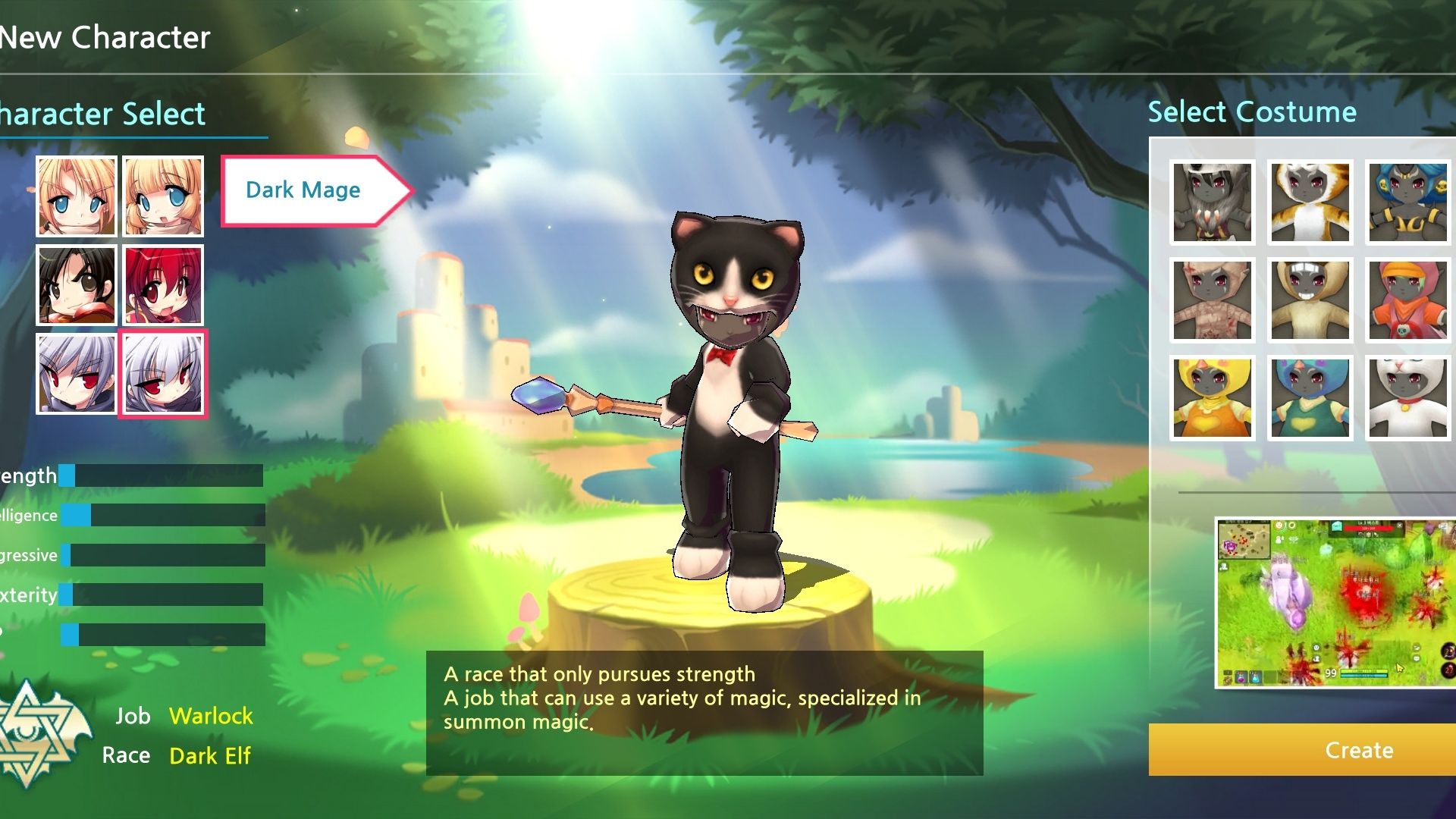Choose the pink hooded skull-necklace costume

(x=1407, y=300)
